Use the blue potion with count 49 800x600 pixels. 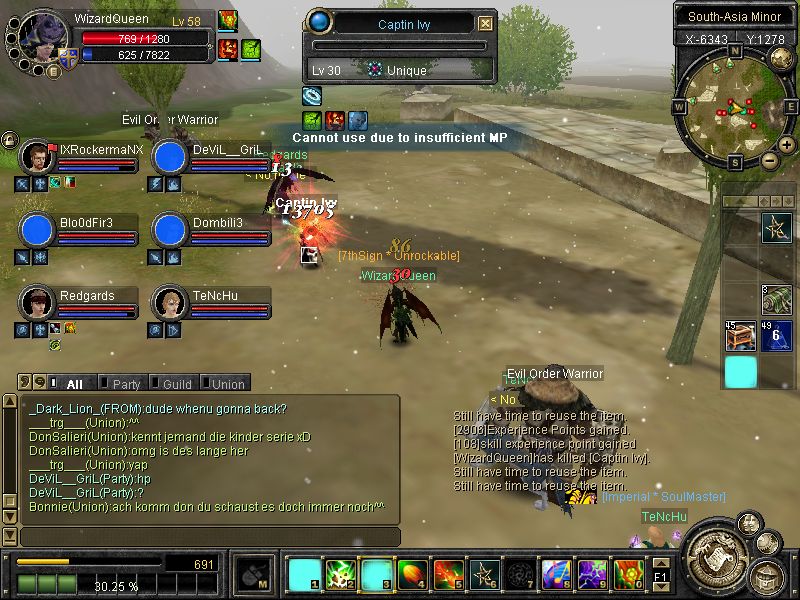[777, 336]
